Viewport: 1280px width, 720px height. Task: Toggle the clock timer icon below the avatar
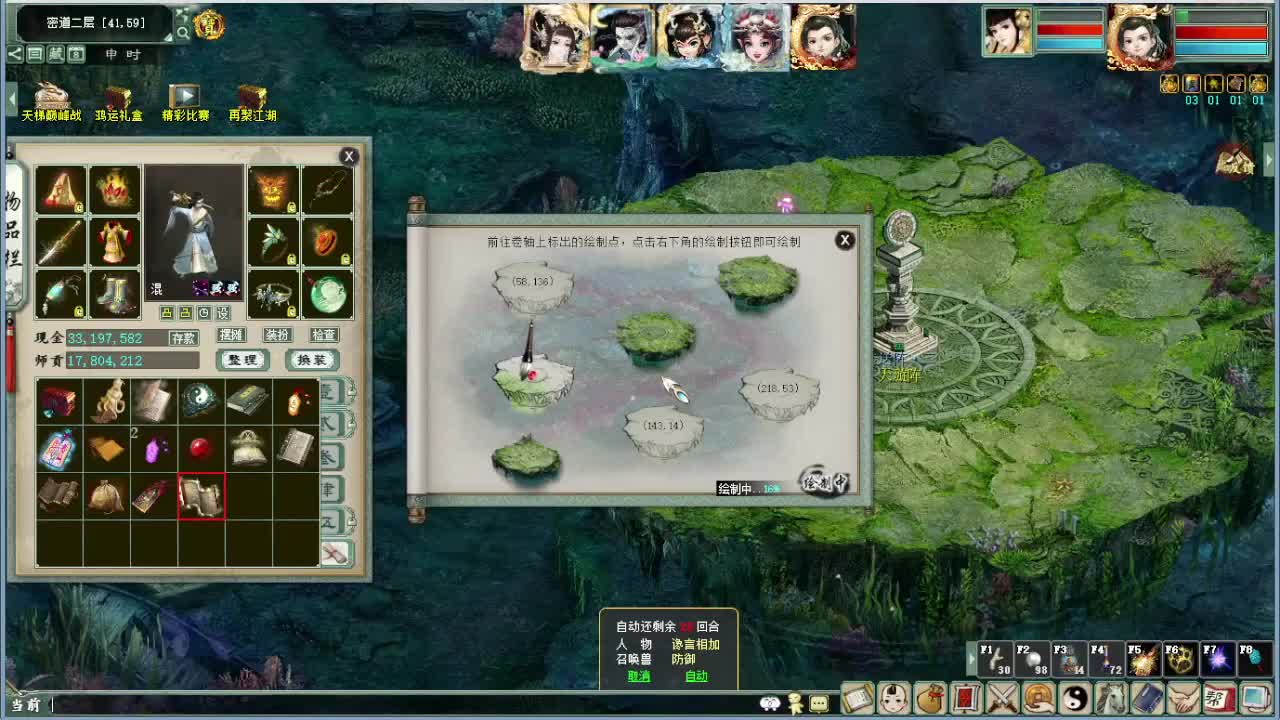(x=204, y=314)
